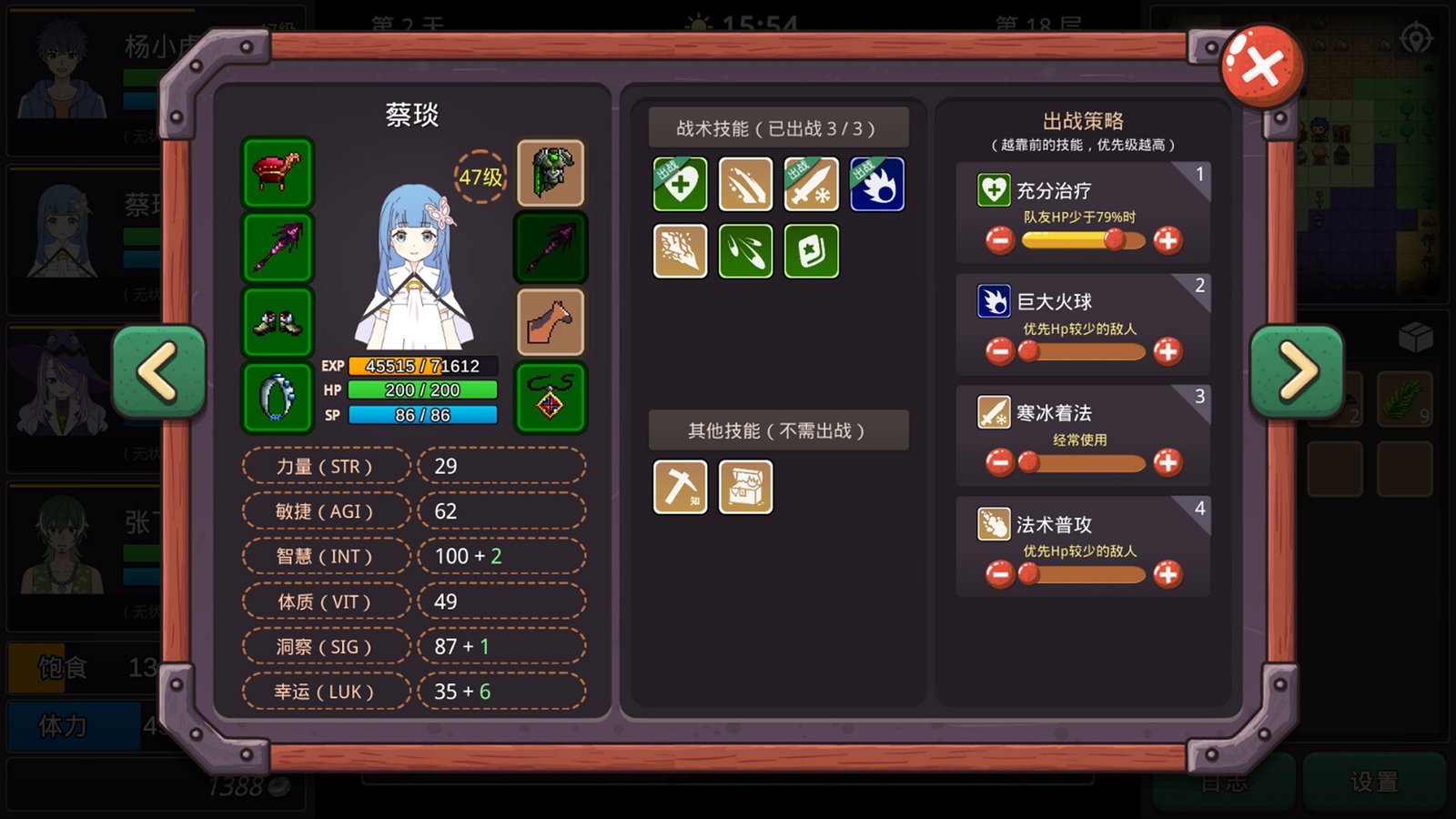Viewport: 1456px width, 819px height.
Task: Select the blue giant fireball tactical skill
Action: pyautogui.click(x=876, y=185)
